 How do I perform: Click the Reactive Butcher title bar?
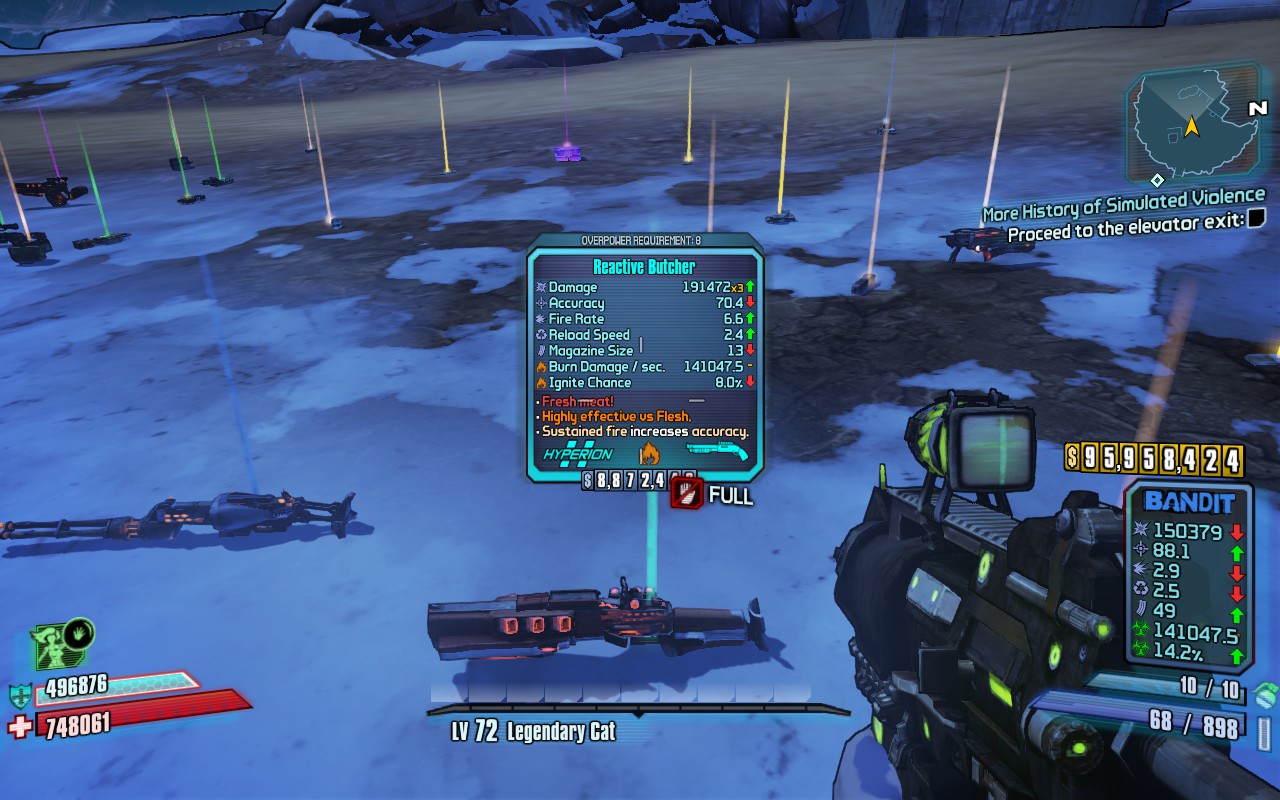[645, 265]
